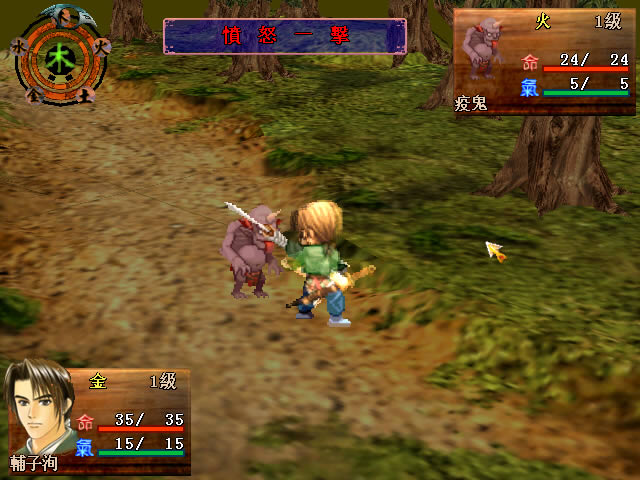Select the water (水) element node
The height and width of the screenshot is (480, 640).
coord(20,46)
